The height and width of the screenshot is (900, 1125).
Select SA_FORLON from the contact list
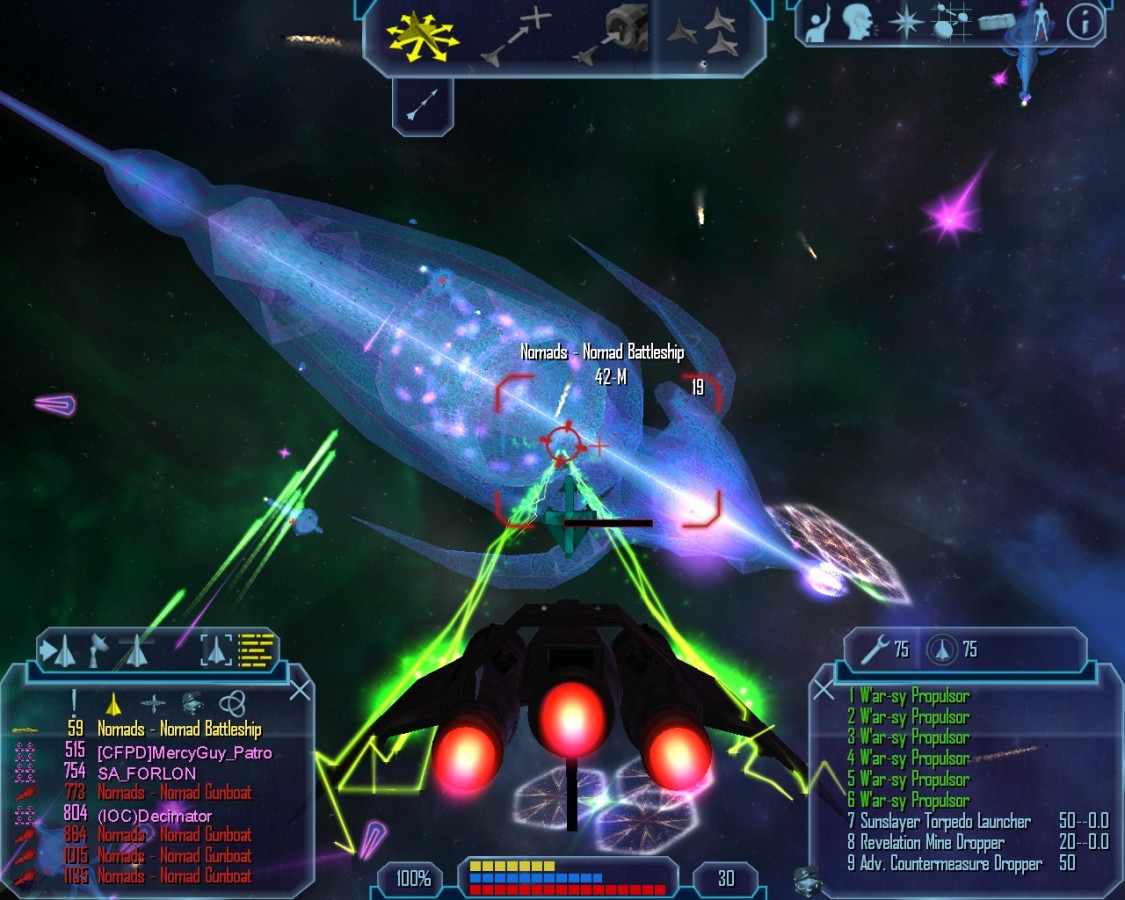pyautogui.click(x=146, y=773)
